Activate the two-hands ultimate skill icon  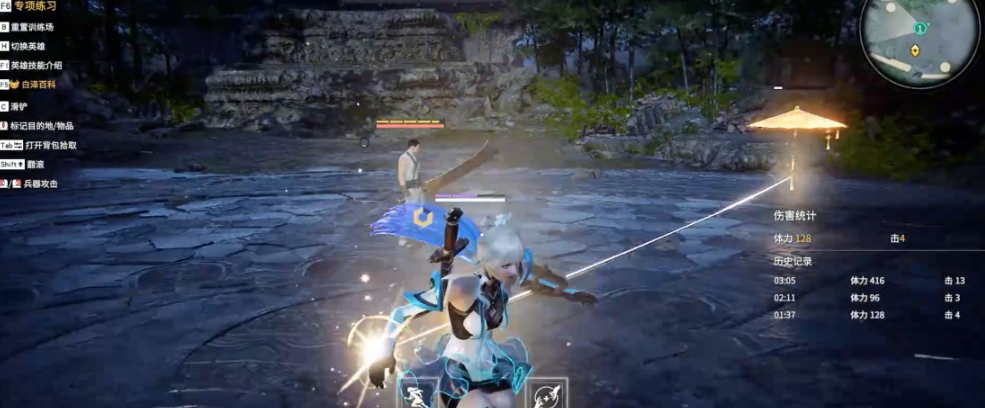547,394
